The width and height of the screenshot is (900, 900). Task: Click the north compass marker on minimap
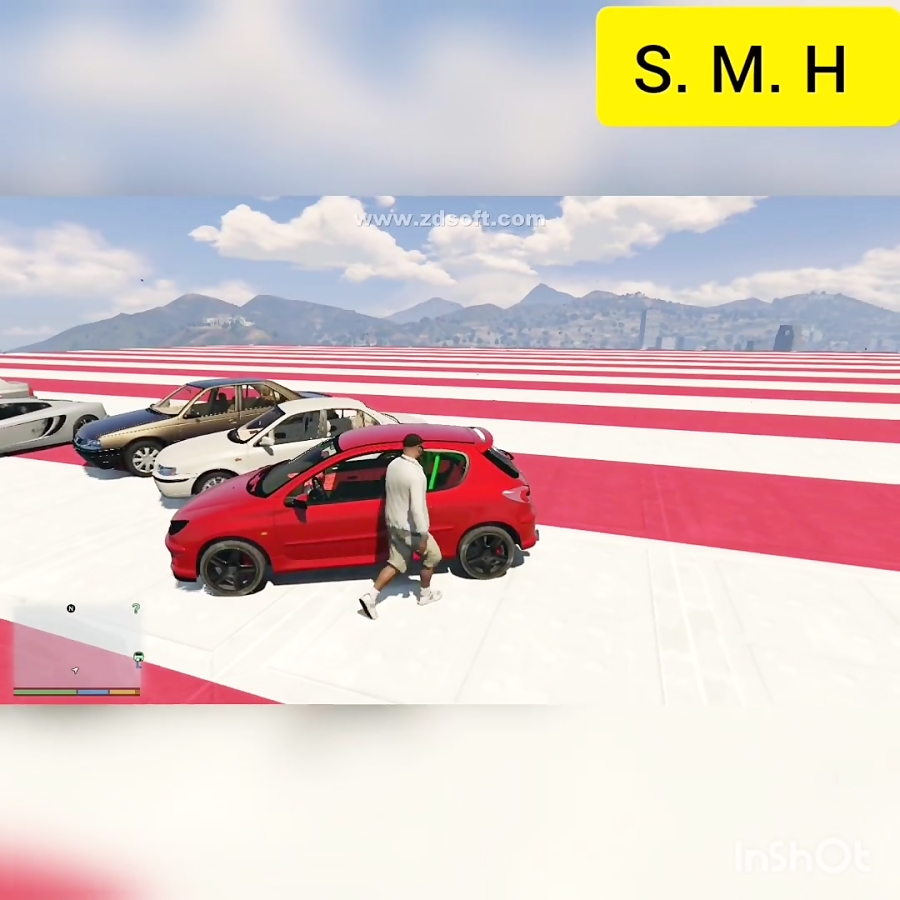point(71,608)
